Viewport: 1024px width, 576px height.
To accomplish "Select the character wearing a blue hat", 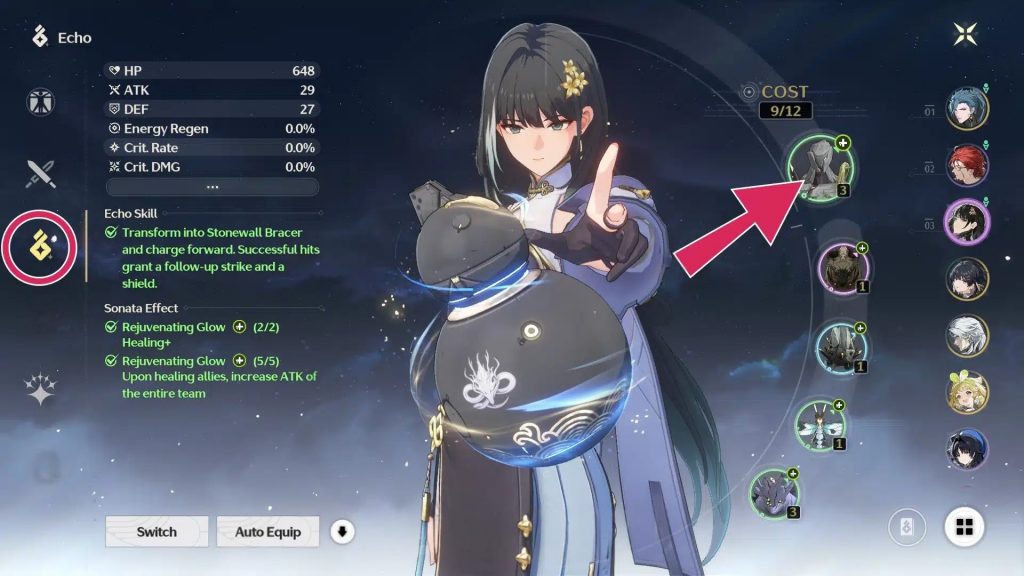I will (967, 449).
